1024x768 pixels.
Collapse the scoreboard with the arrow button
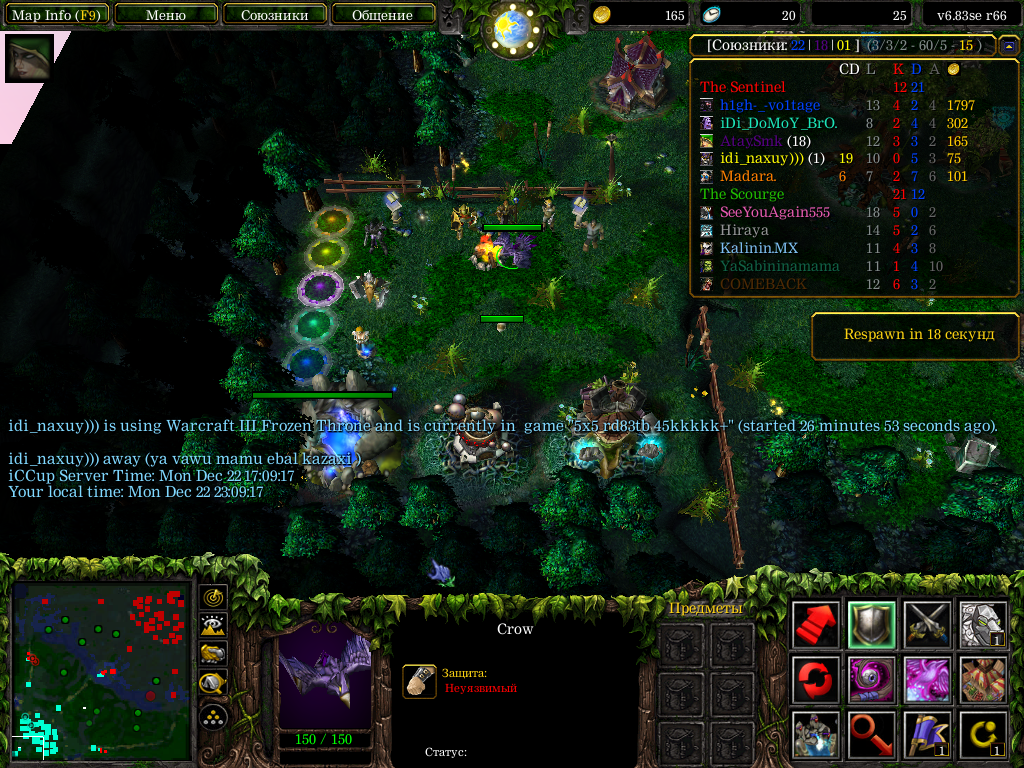[x=1007, y=46]
